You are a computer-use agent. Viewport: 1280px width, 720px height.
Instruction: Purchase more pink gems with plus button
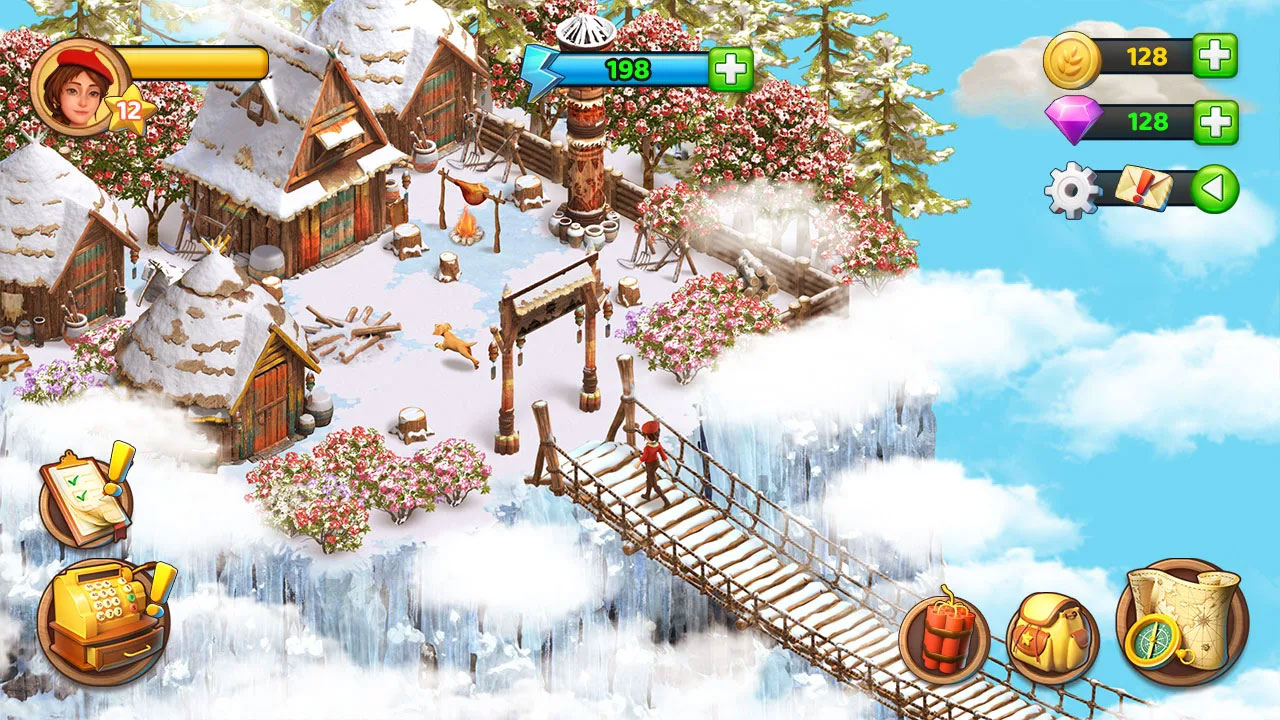coord(1216,122)
